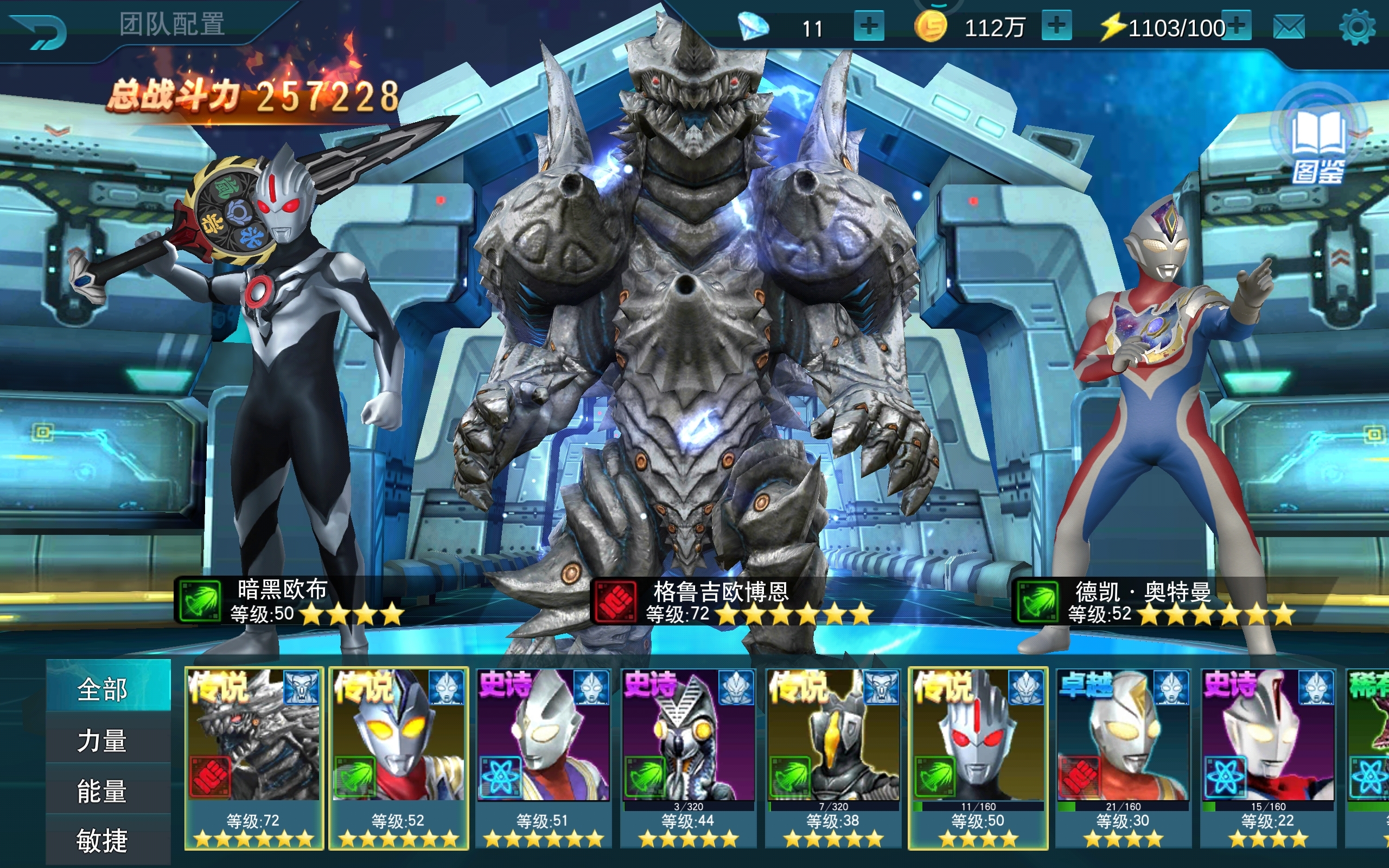Add more diamonds with the plus button
This screenshot has height=868, width=1389.
point(869,27)
